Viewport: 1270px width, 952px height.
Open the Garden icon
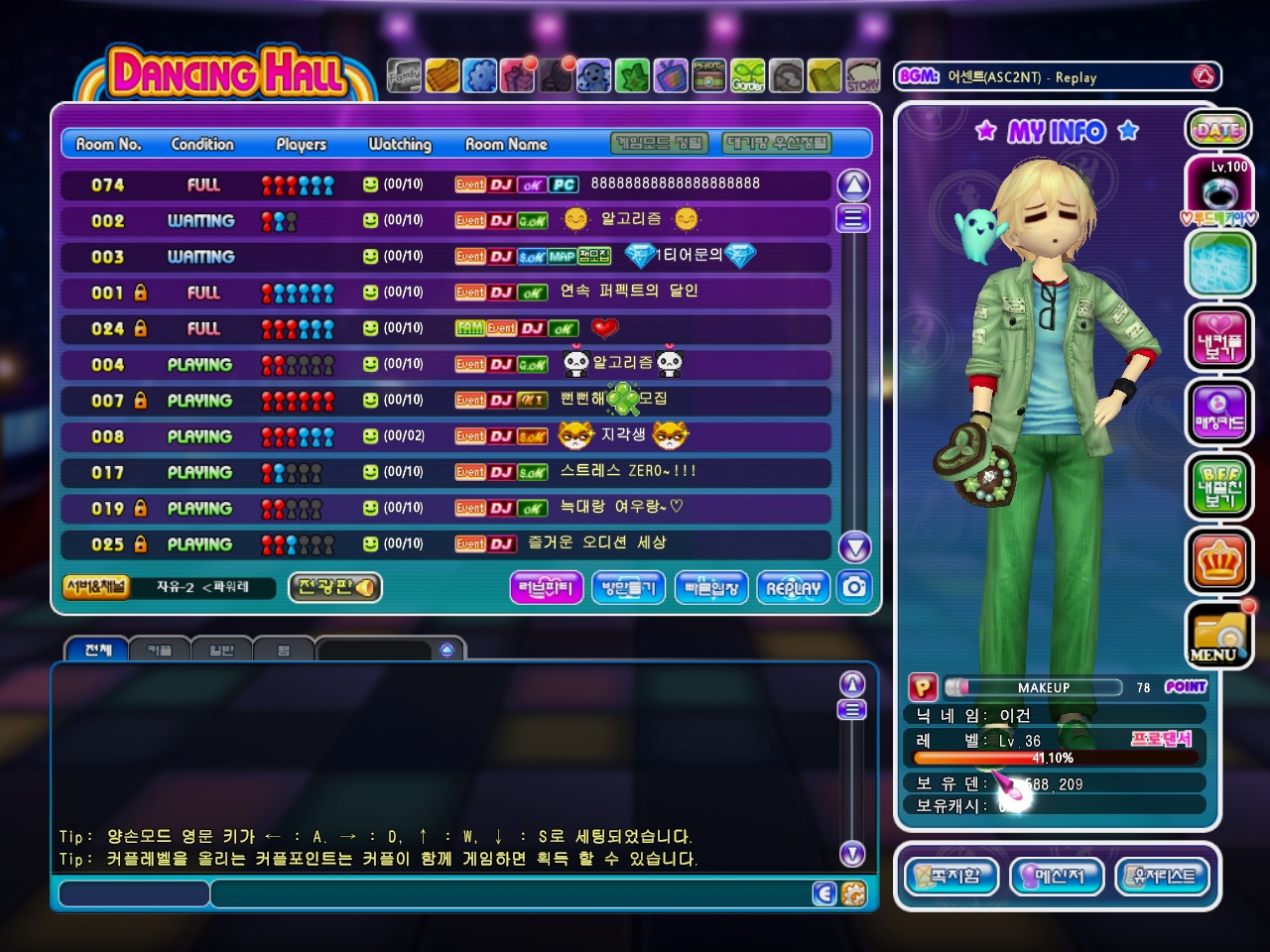(748, 75)
